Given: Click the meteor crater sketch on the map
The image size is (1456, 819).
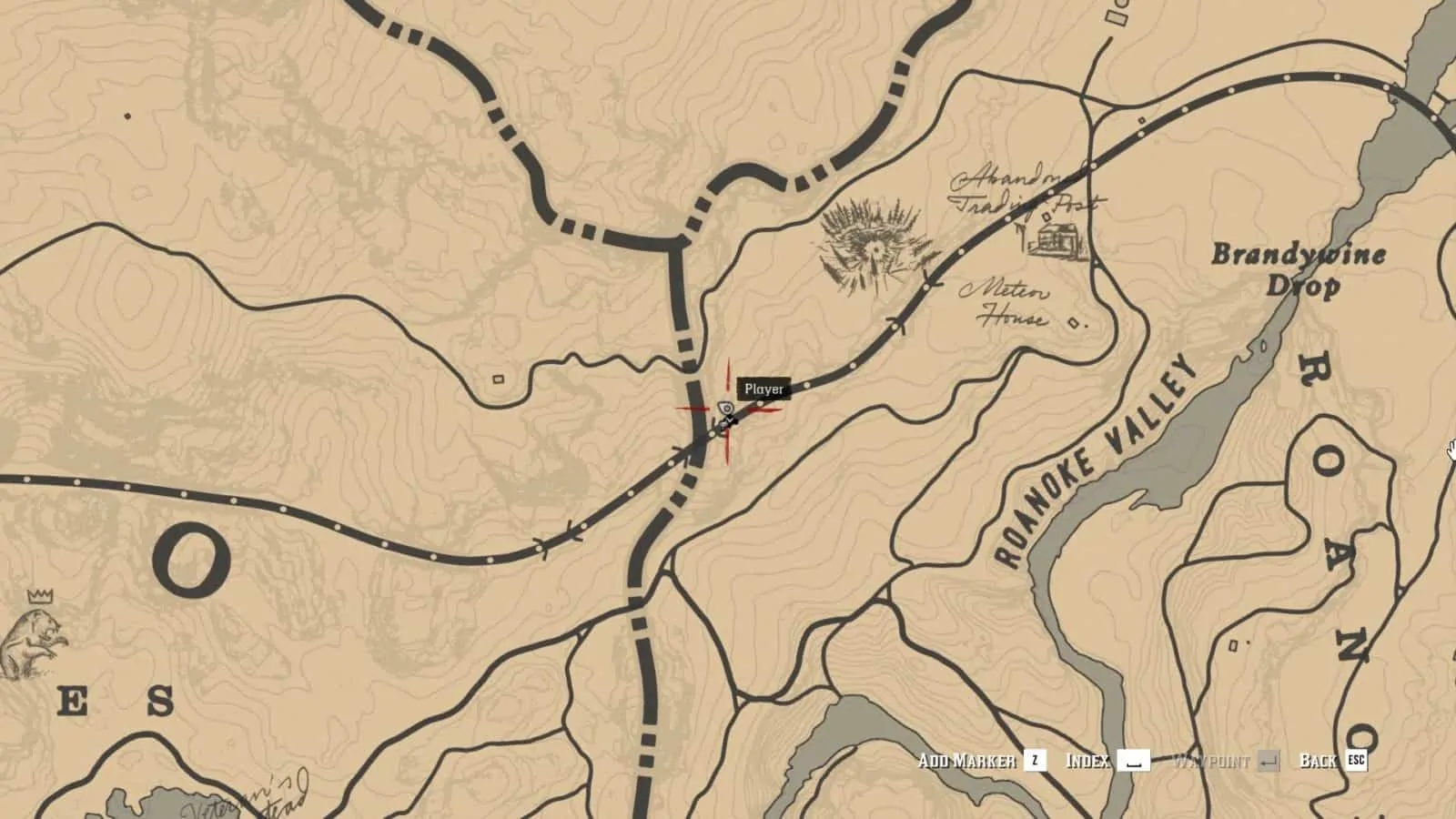Looking at the screenshot, I should pyautogui.click(x=872, y=244).
